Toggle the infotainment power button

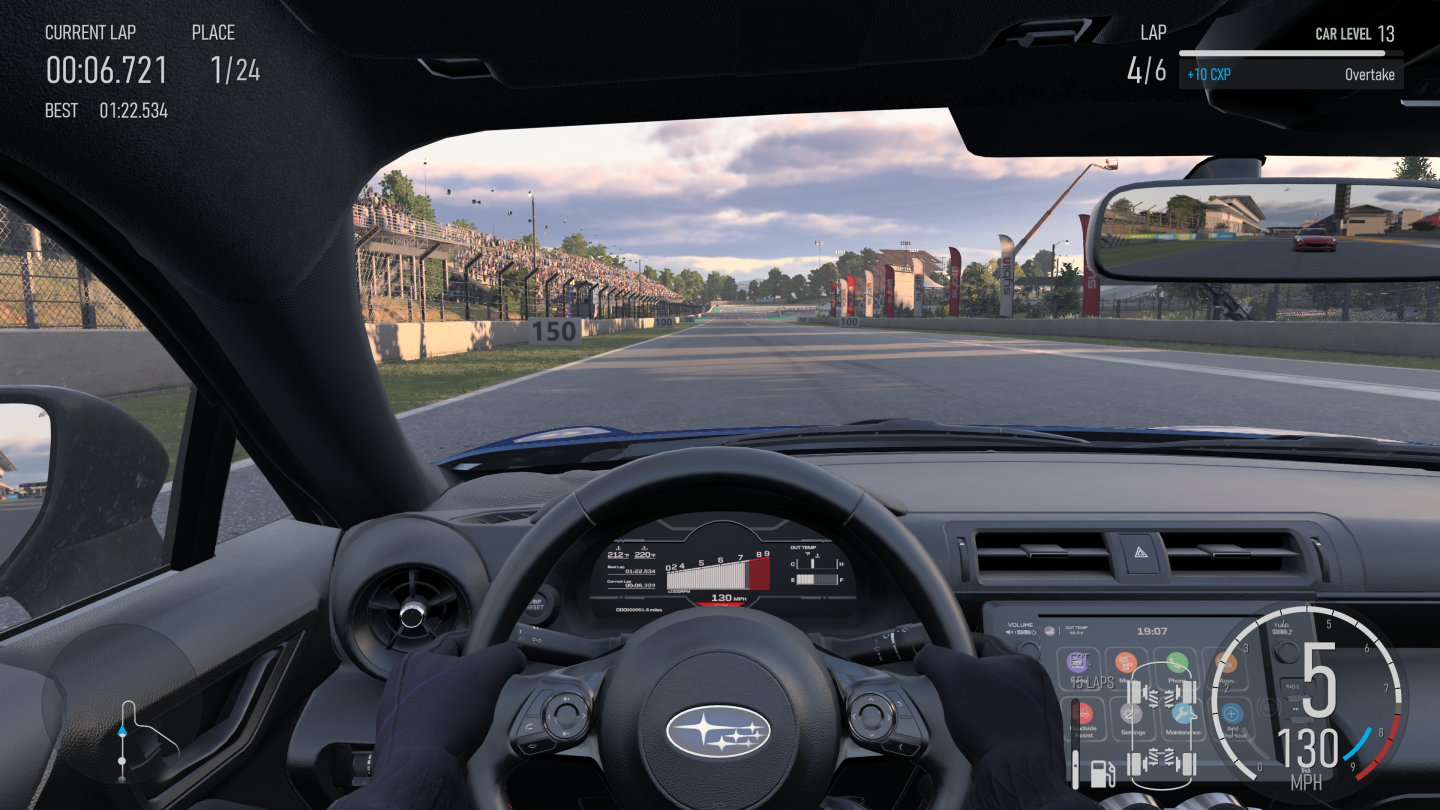(x=1034, y=632)
